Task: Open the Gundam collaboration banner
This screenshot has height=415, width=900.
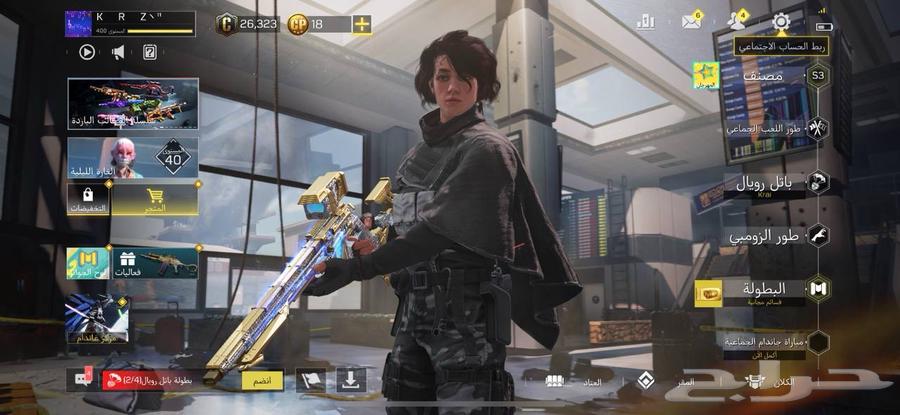Action: click(97, 320)
